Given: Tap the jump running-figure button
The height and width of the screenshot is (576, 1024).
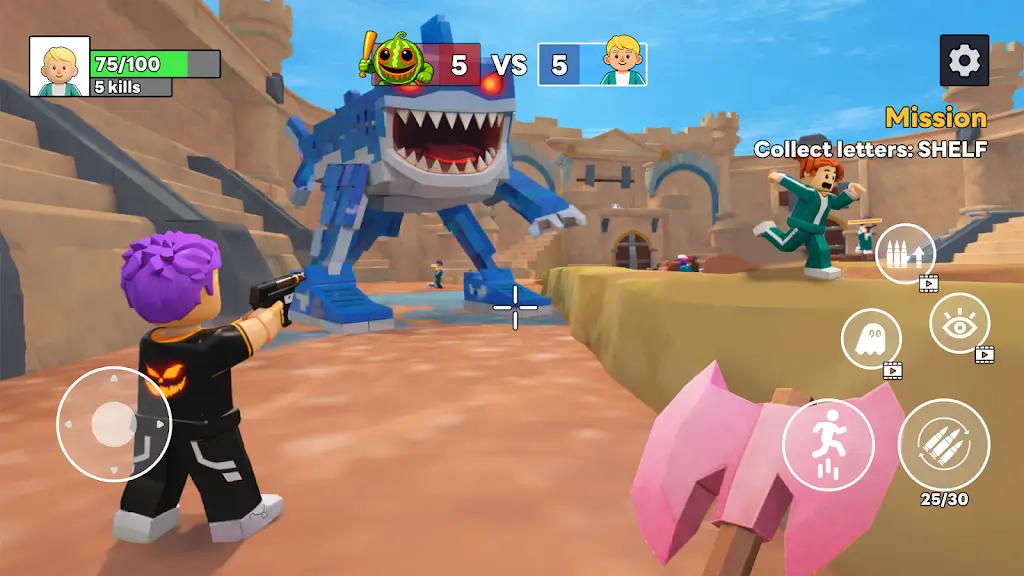Looking at the screenshot, I should tap(828, 445).
